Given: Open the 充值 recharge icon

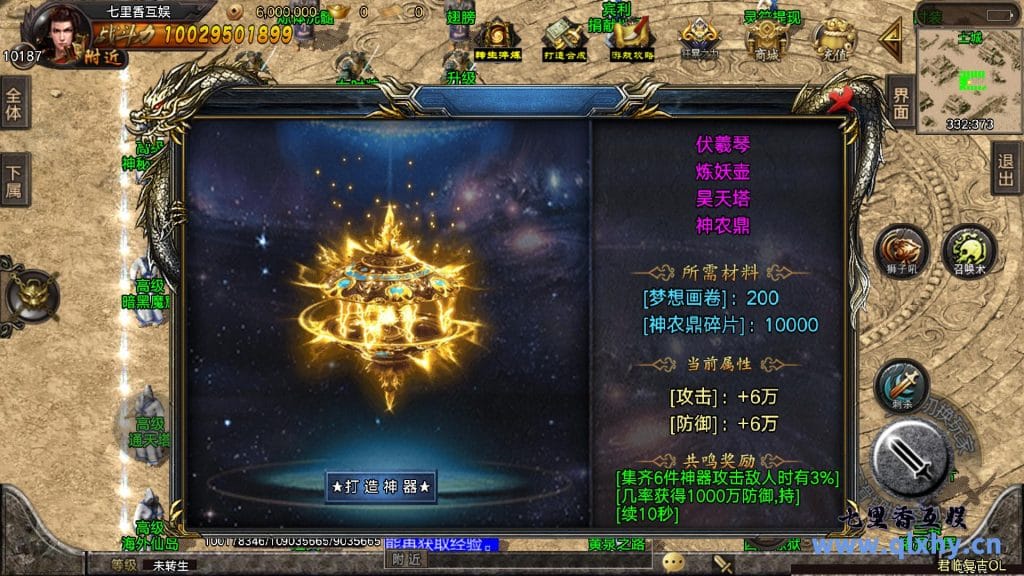Looking at the screenshot, I should 834,41.
